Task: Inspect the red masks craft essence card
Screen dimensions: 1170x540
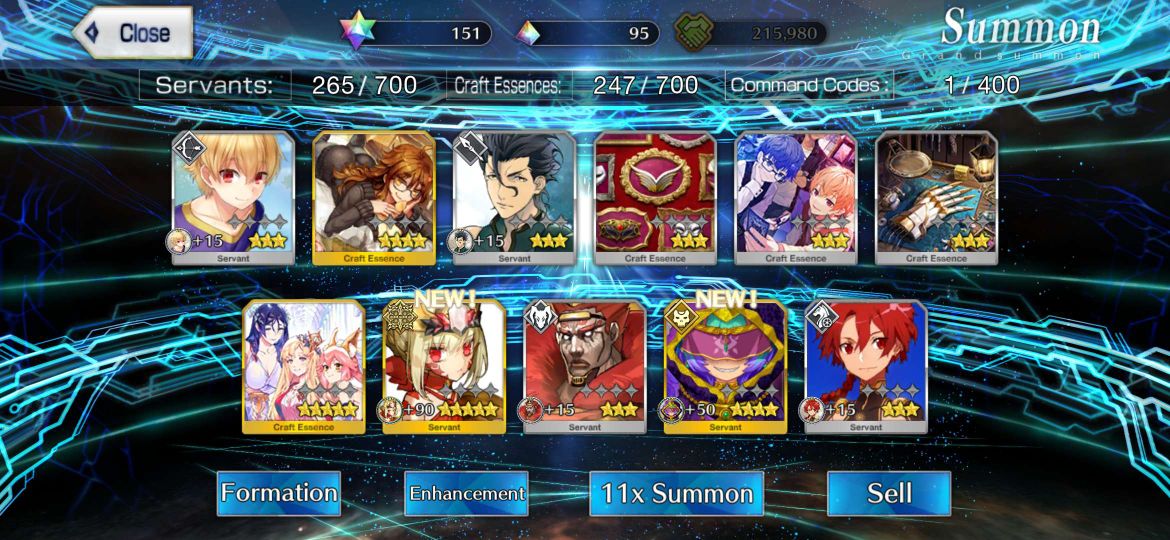Action: pos(655,197)
